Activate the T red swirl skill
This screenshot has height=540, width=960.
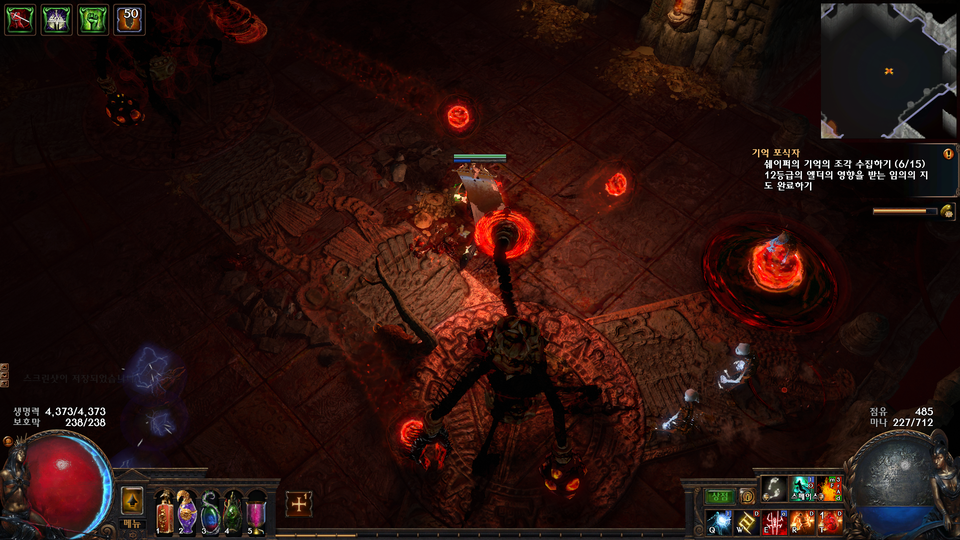tap(830, 521)
